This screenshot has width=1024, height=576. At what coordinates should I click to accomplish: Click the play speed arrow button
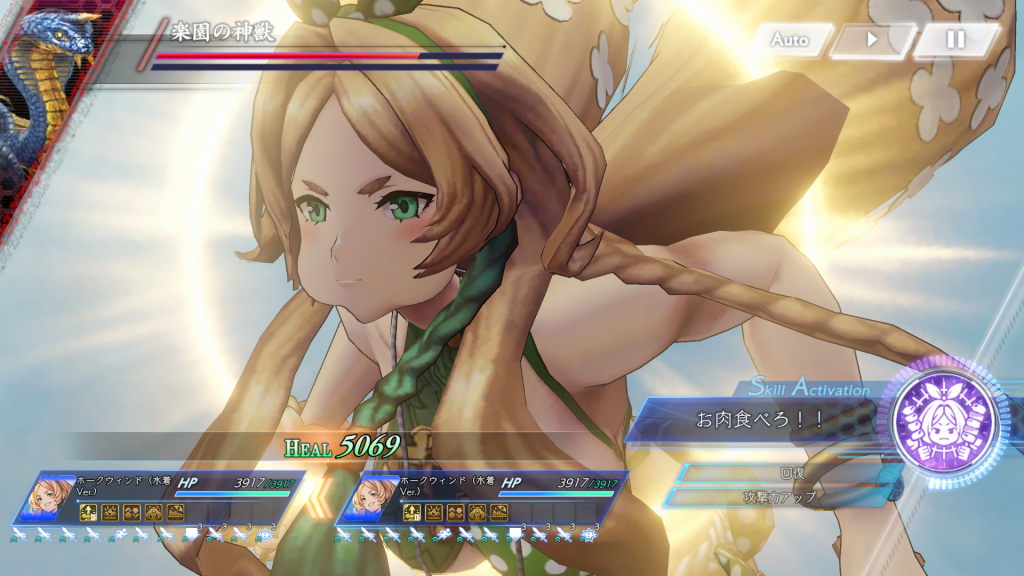point(872,41)
